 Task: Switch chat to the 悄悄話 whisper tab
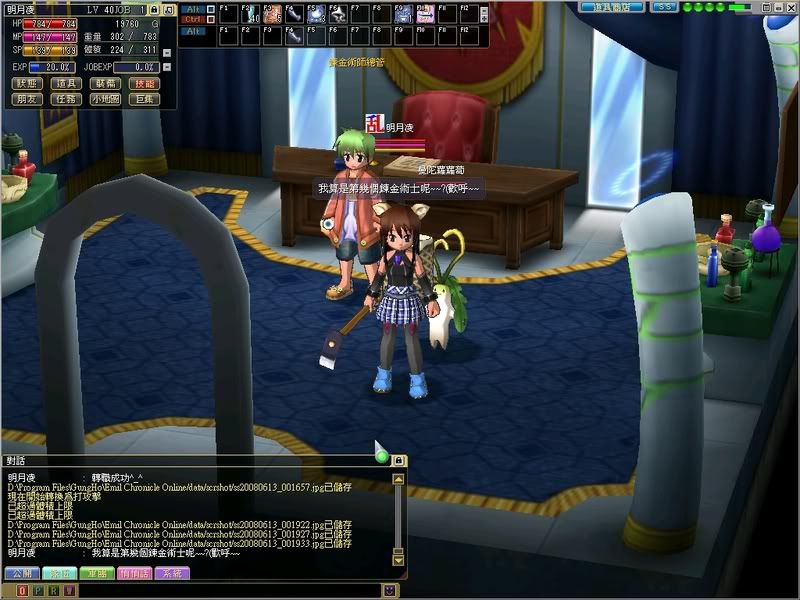(135, 573)
